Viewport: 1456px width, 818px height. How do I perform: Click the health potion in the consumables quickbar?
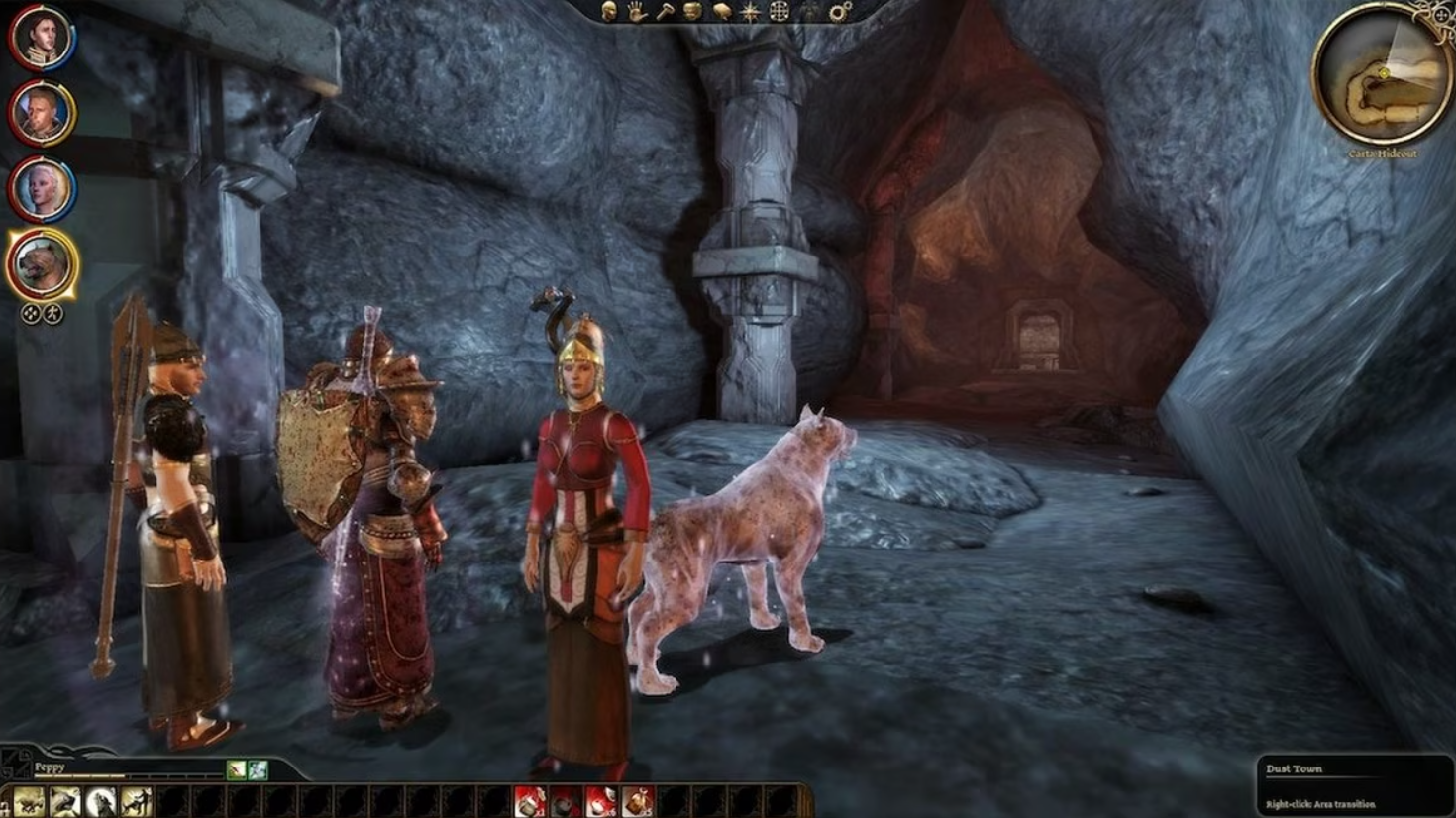[x=532, y=802]
